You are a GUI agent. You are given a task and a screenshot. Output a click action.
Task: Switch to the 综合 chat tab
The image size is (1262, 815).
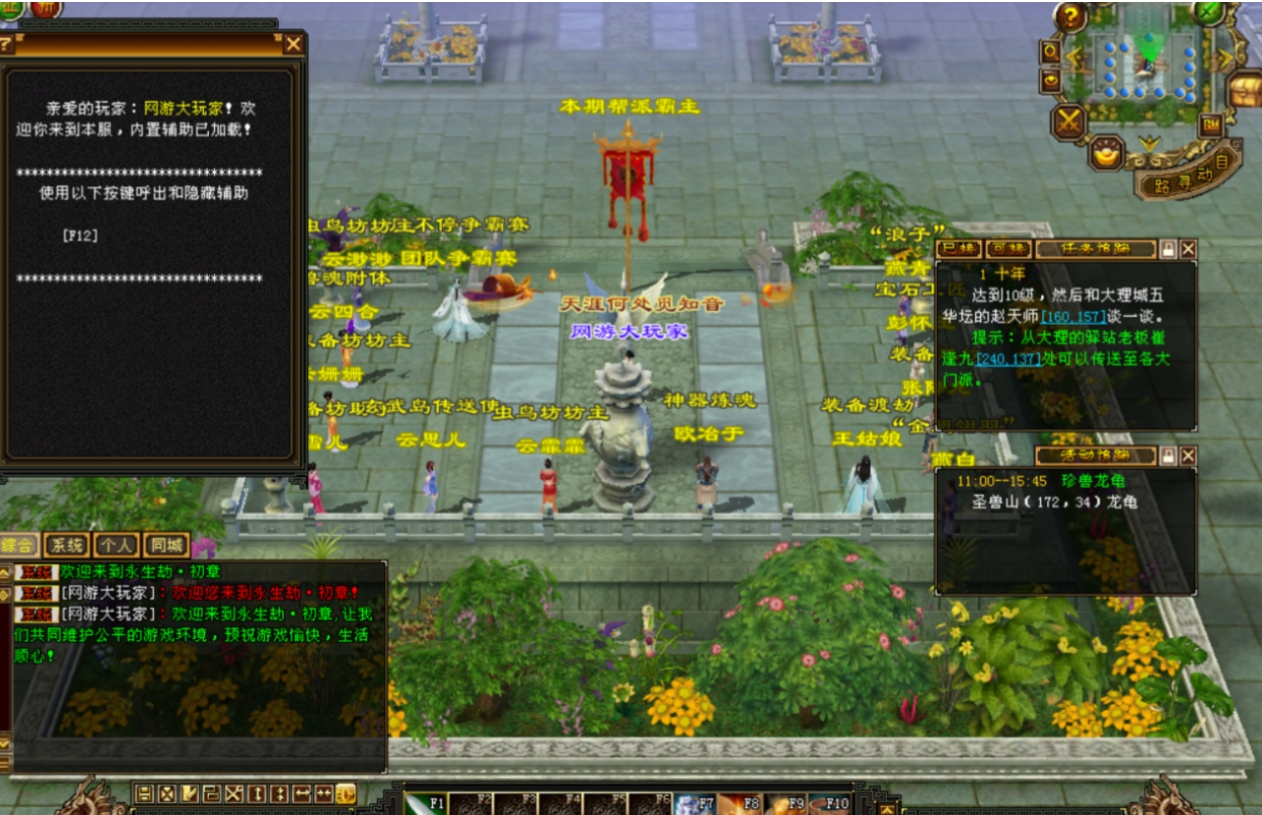[x=19, y=545]
